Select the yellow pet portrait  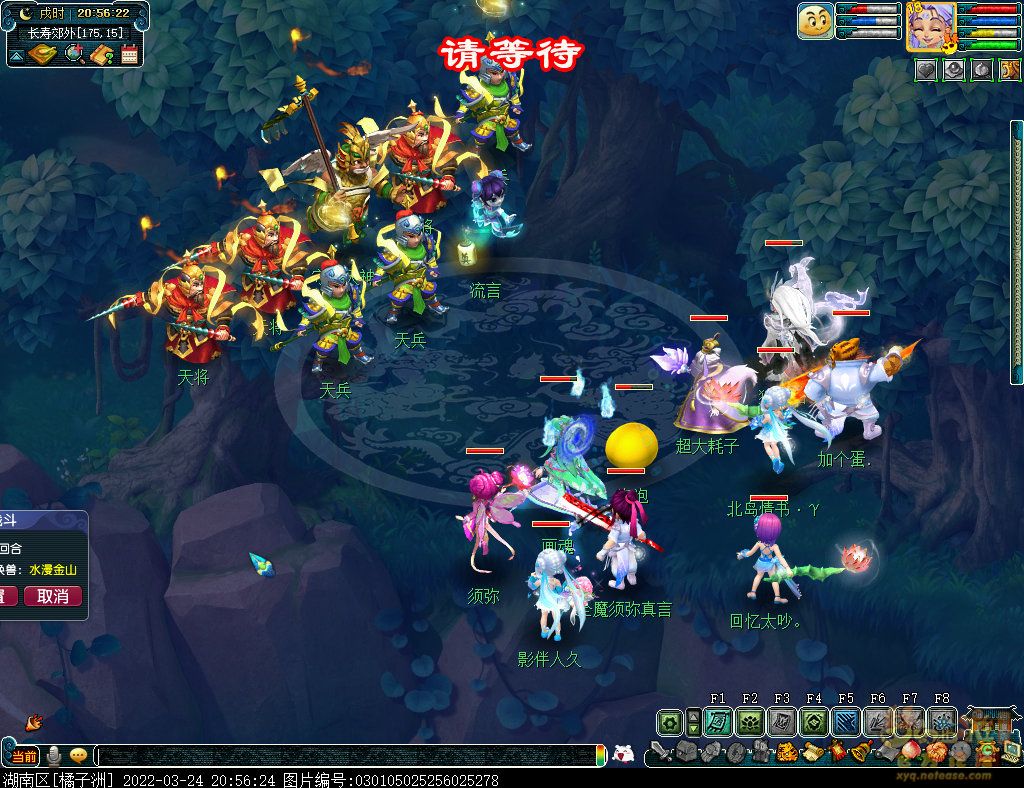[815, 21]
